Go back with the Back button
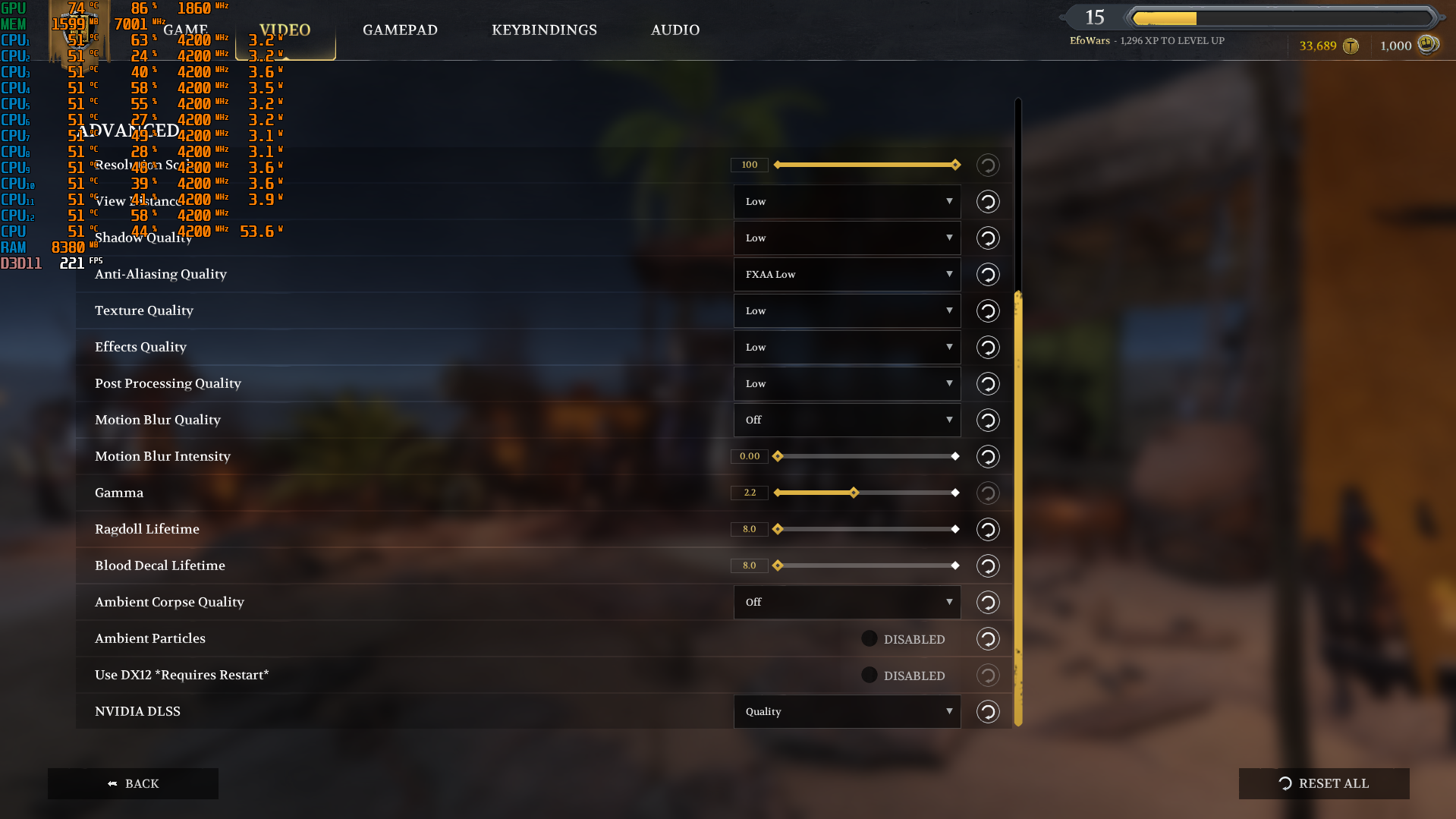The height and width of the screenshot is (819, 1456). pyautogui.click(x=133, y=784)
